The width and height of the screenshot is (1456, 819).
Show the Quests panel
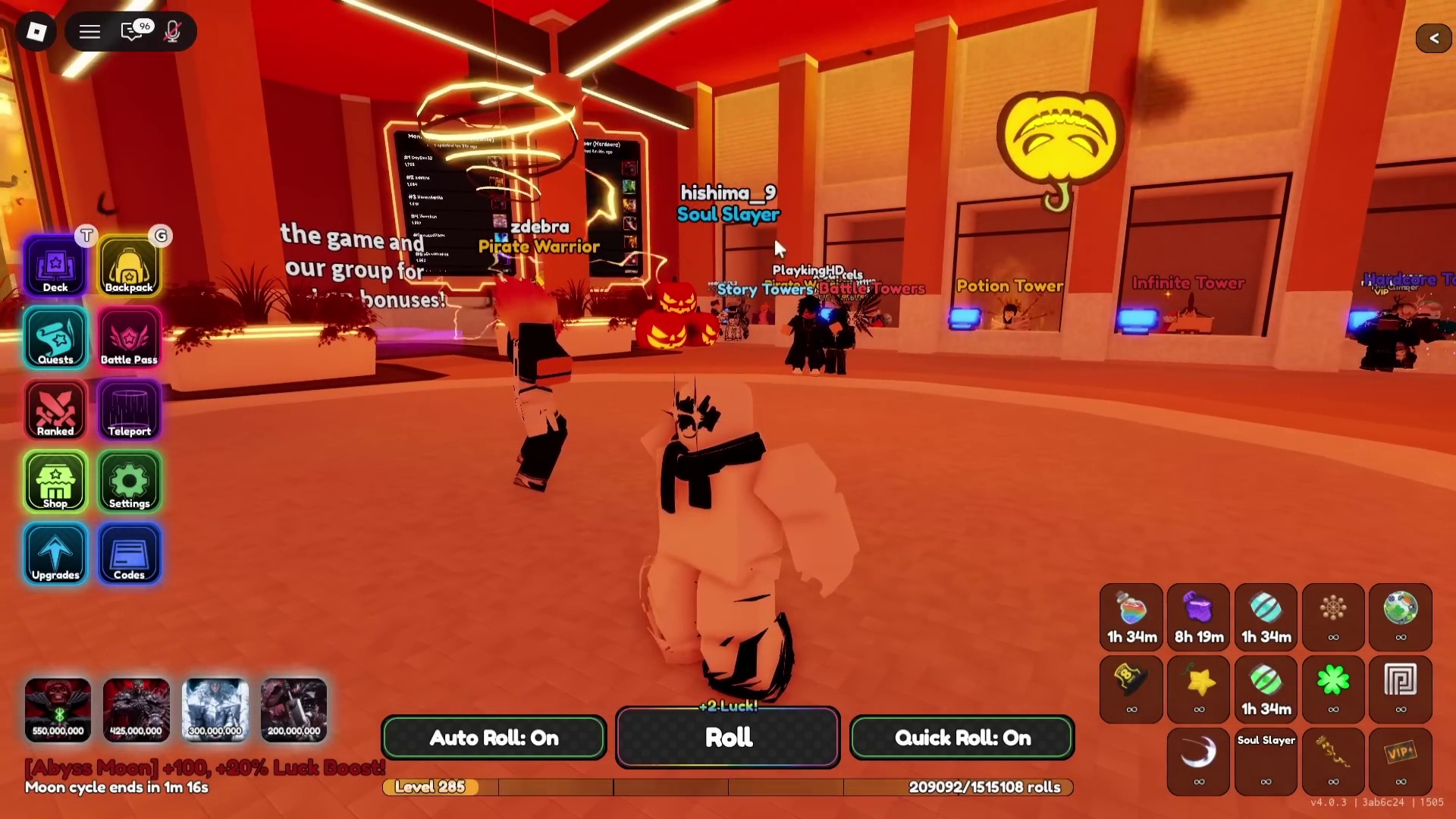click(55, 338)
